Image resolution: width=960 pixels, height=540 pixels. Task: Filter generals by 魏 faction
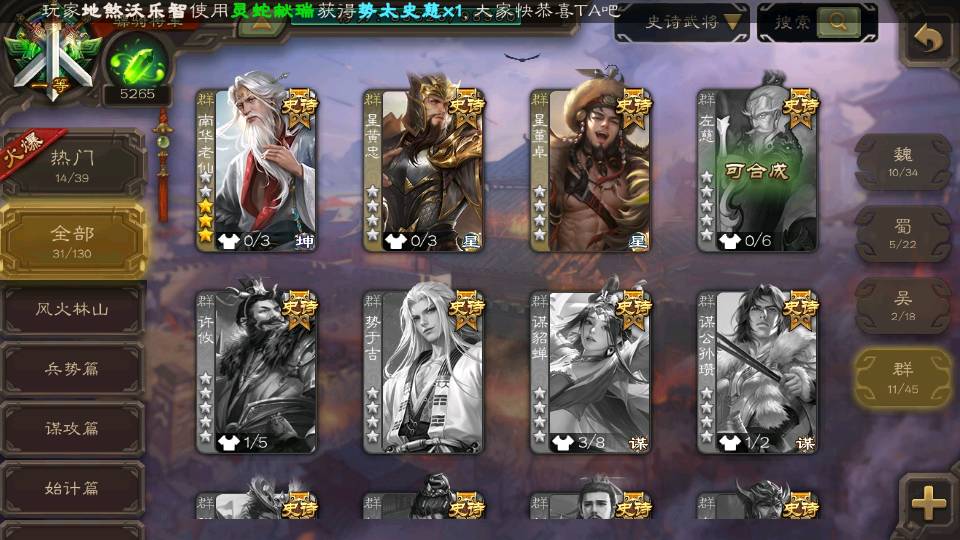pos(902,162)
